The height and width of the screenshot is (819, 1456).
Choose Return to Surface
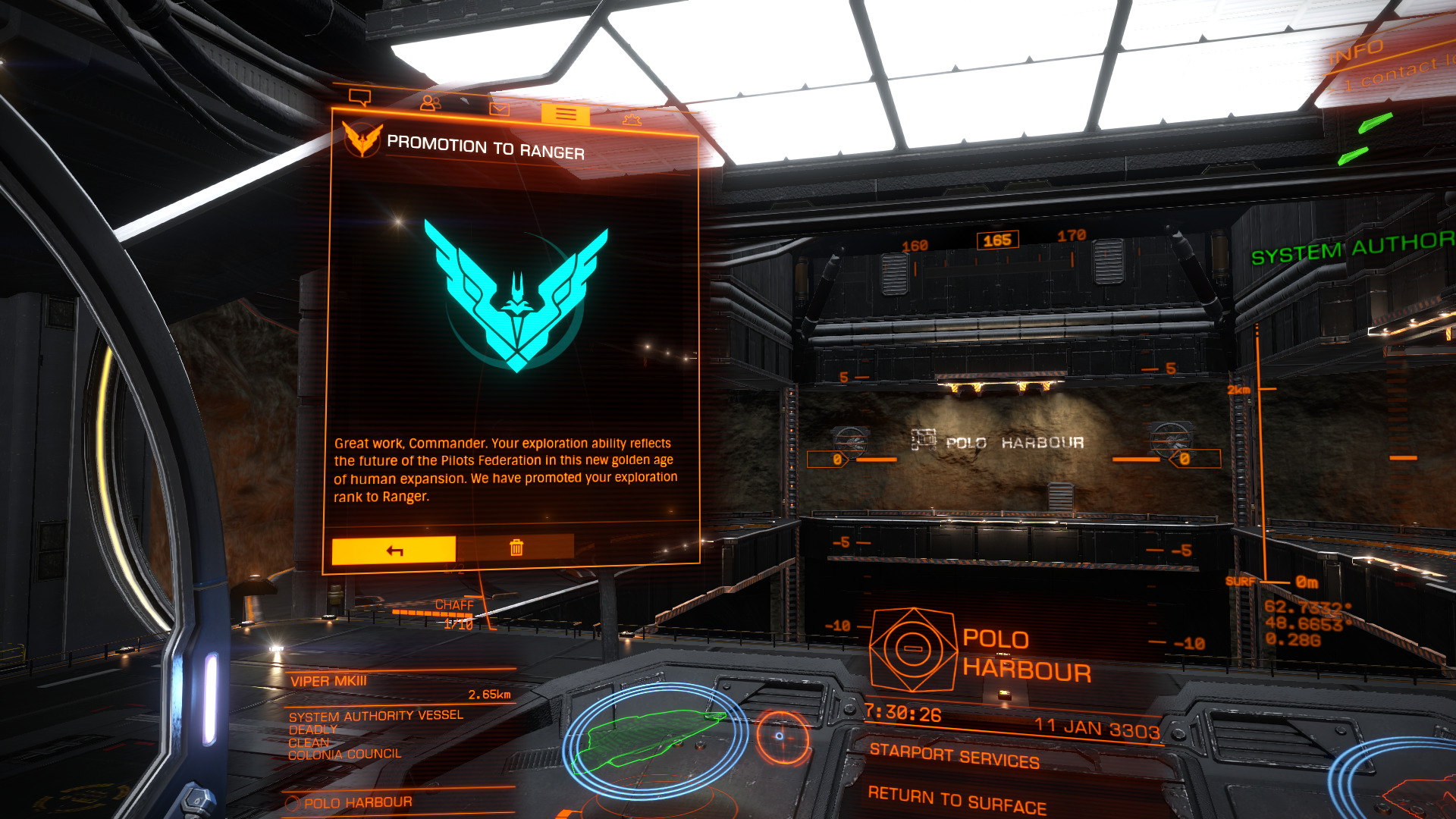coord(957,799)
